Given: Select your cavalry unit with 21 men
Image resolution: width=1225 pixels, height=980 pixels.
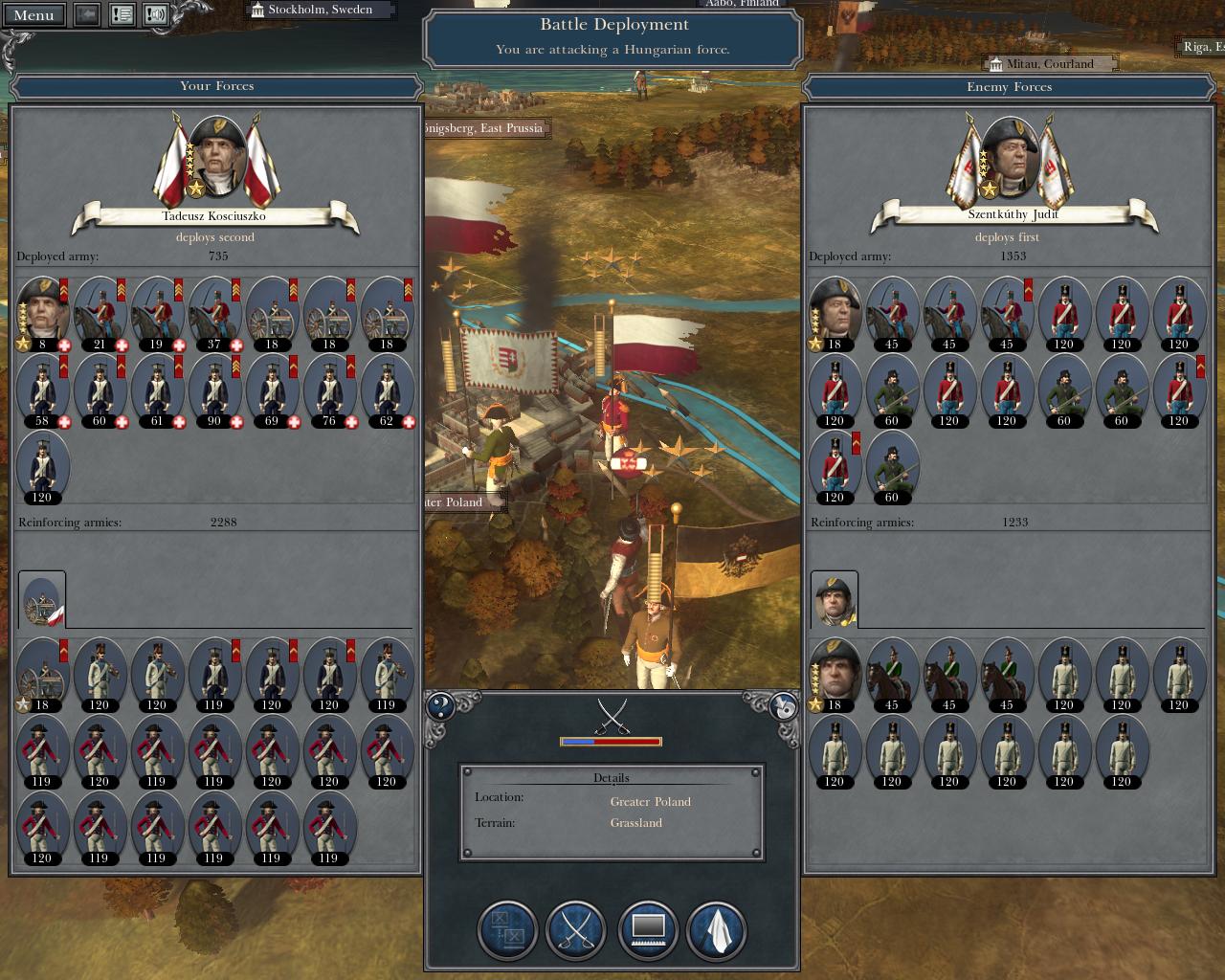Looking at the screenshot, I should [100, 312].
